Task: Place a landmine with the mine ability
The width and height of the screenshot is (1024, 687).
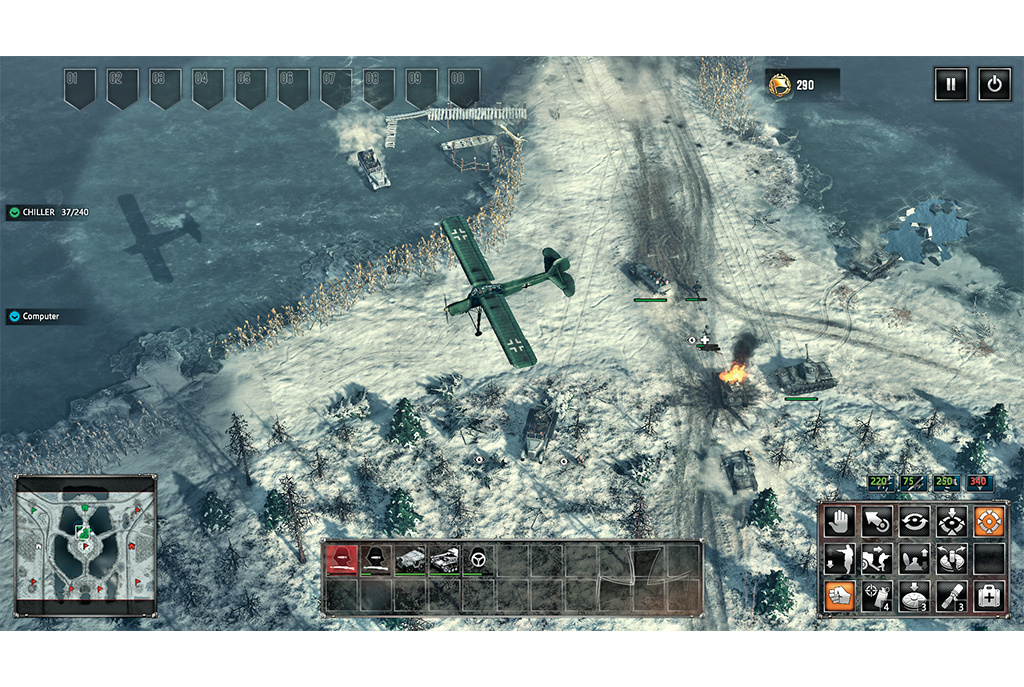Action: coord(915,597)
